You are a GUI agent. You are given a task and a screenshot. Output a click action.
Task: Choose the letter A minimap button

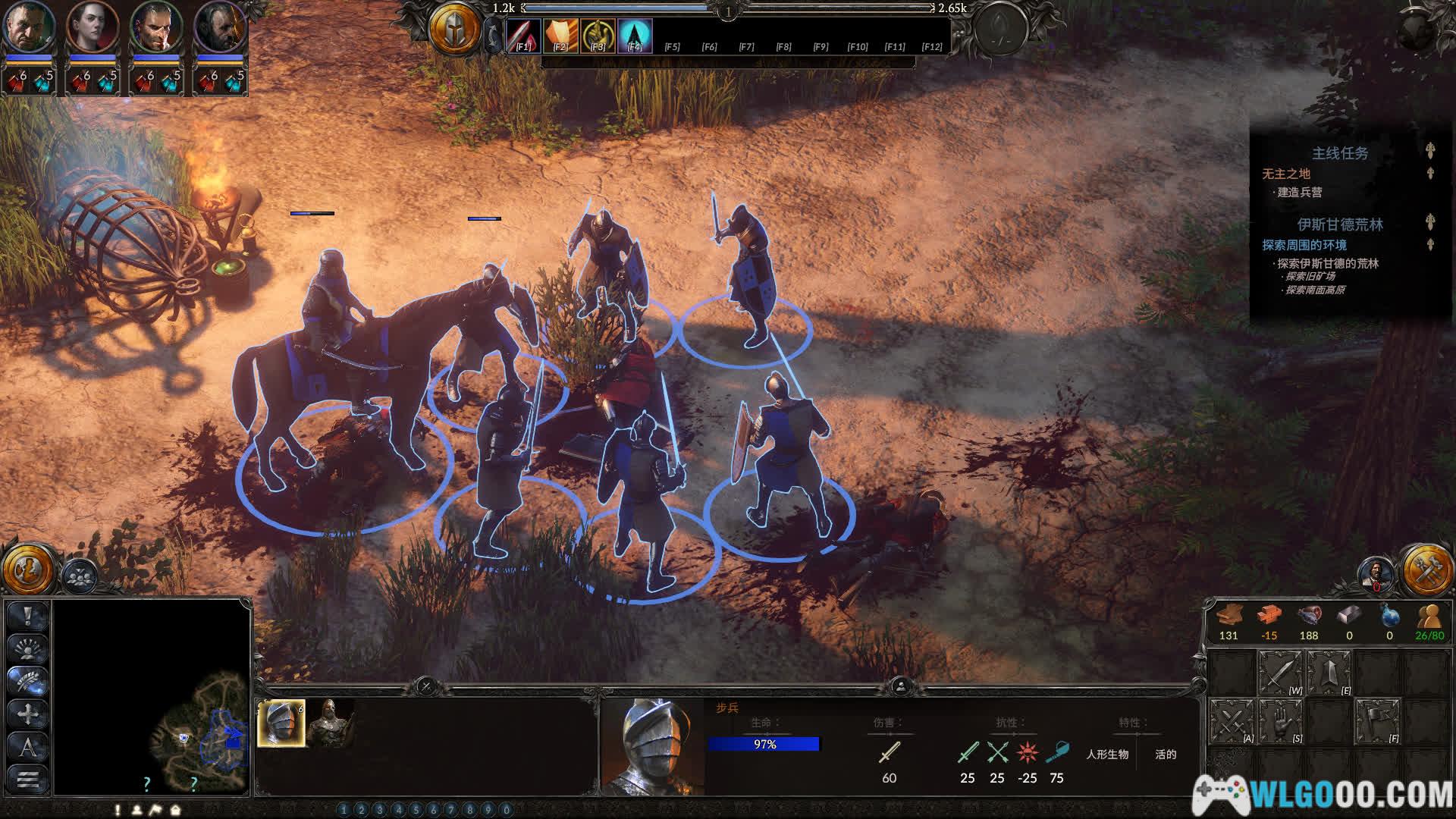(28, 747)
